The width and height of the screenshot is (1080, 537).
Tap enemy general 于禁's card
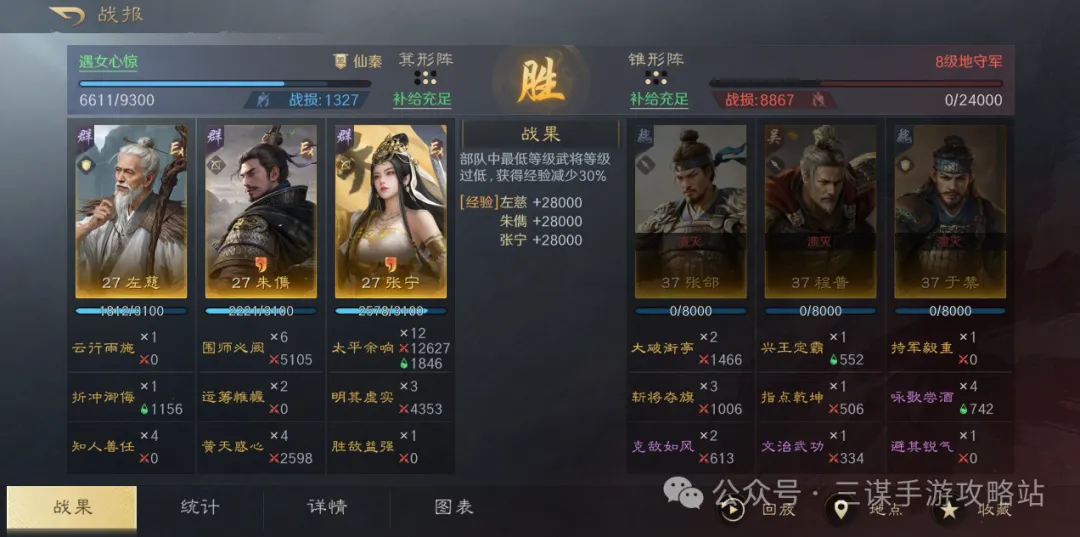pyautogui.click(x=949, y=211)
